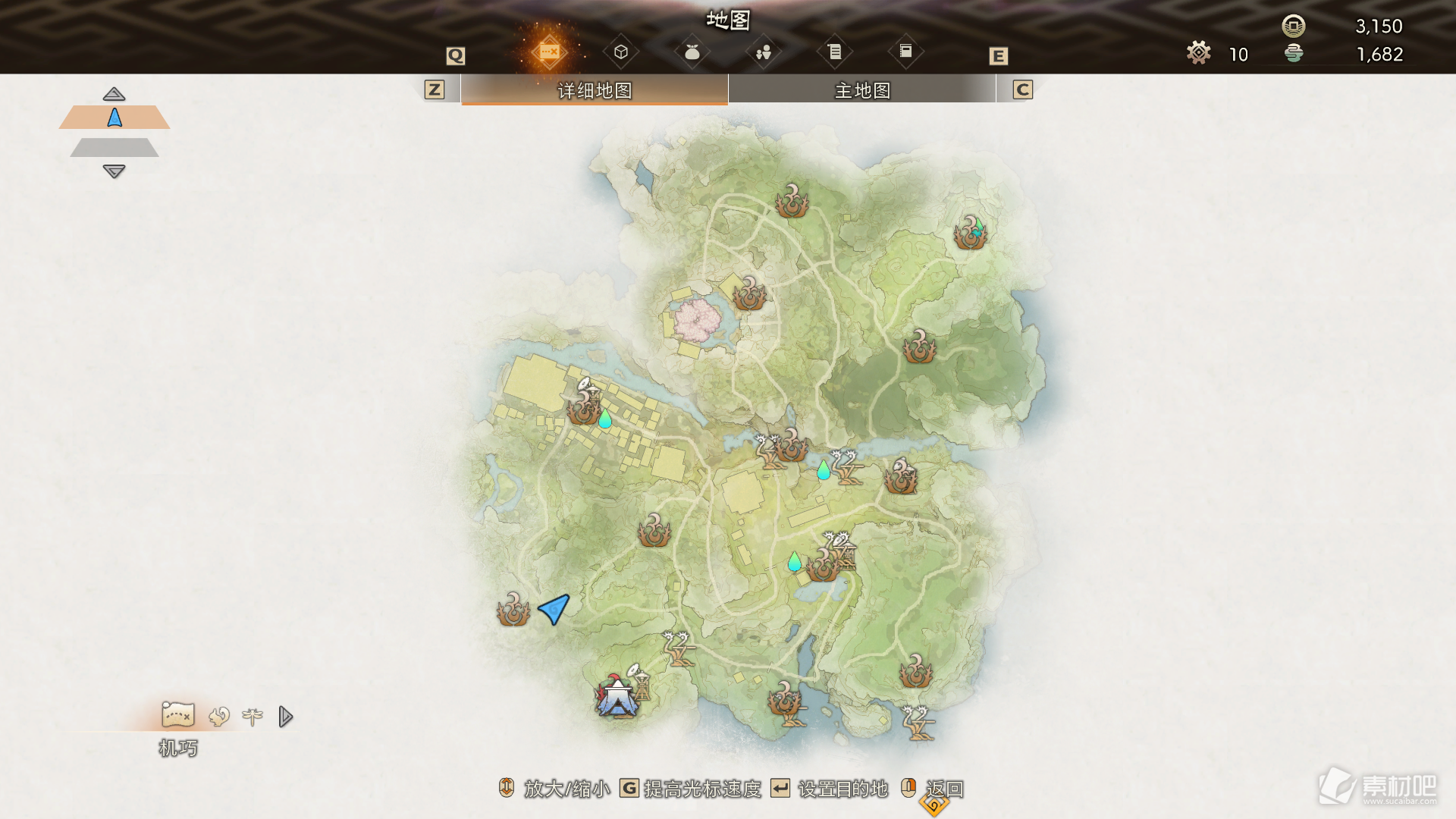Select the lower grey map floor layer

115,147
